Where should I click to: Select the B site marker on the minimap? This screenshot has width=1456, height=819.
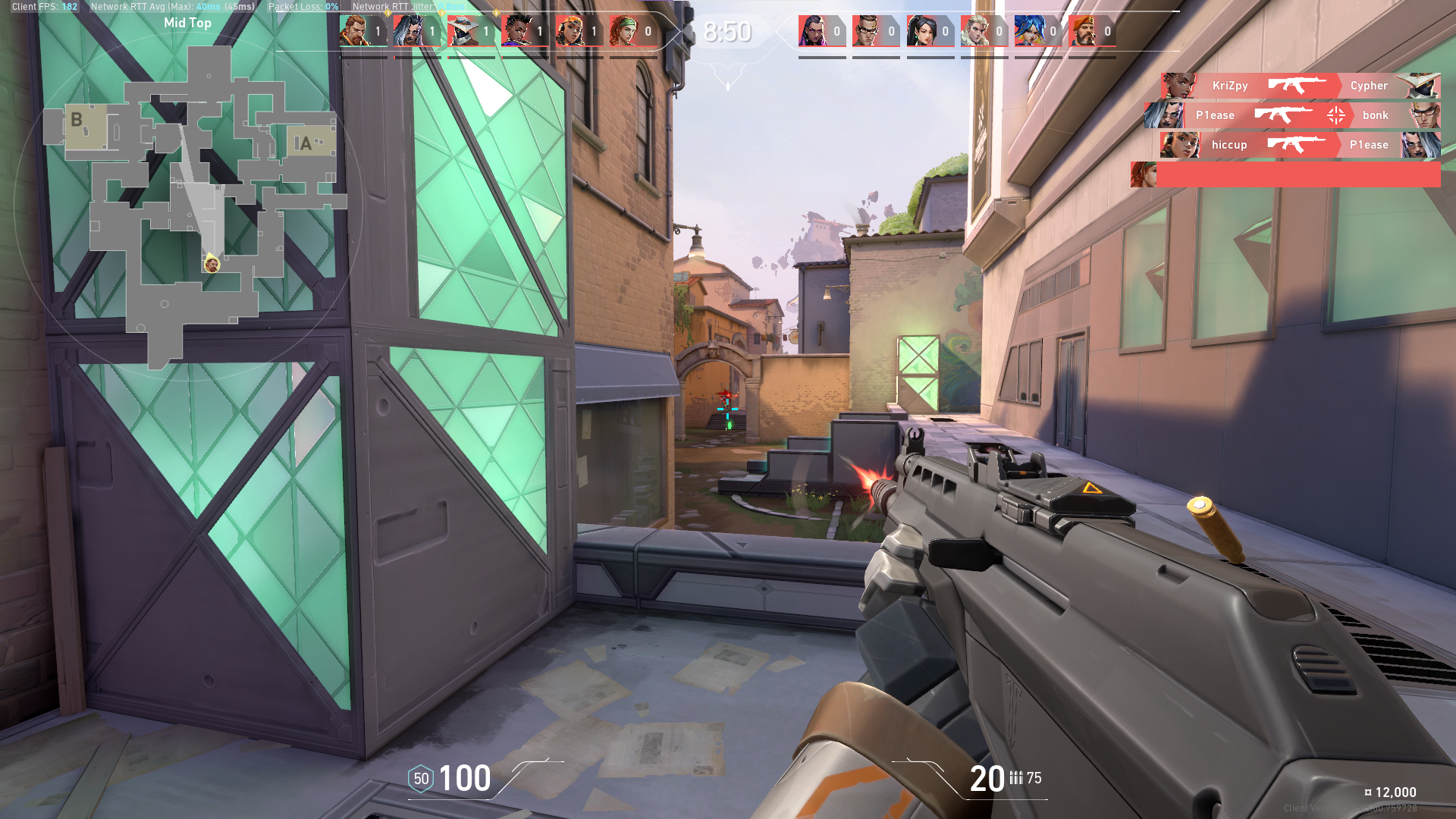click(x=77, y=120)
